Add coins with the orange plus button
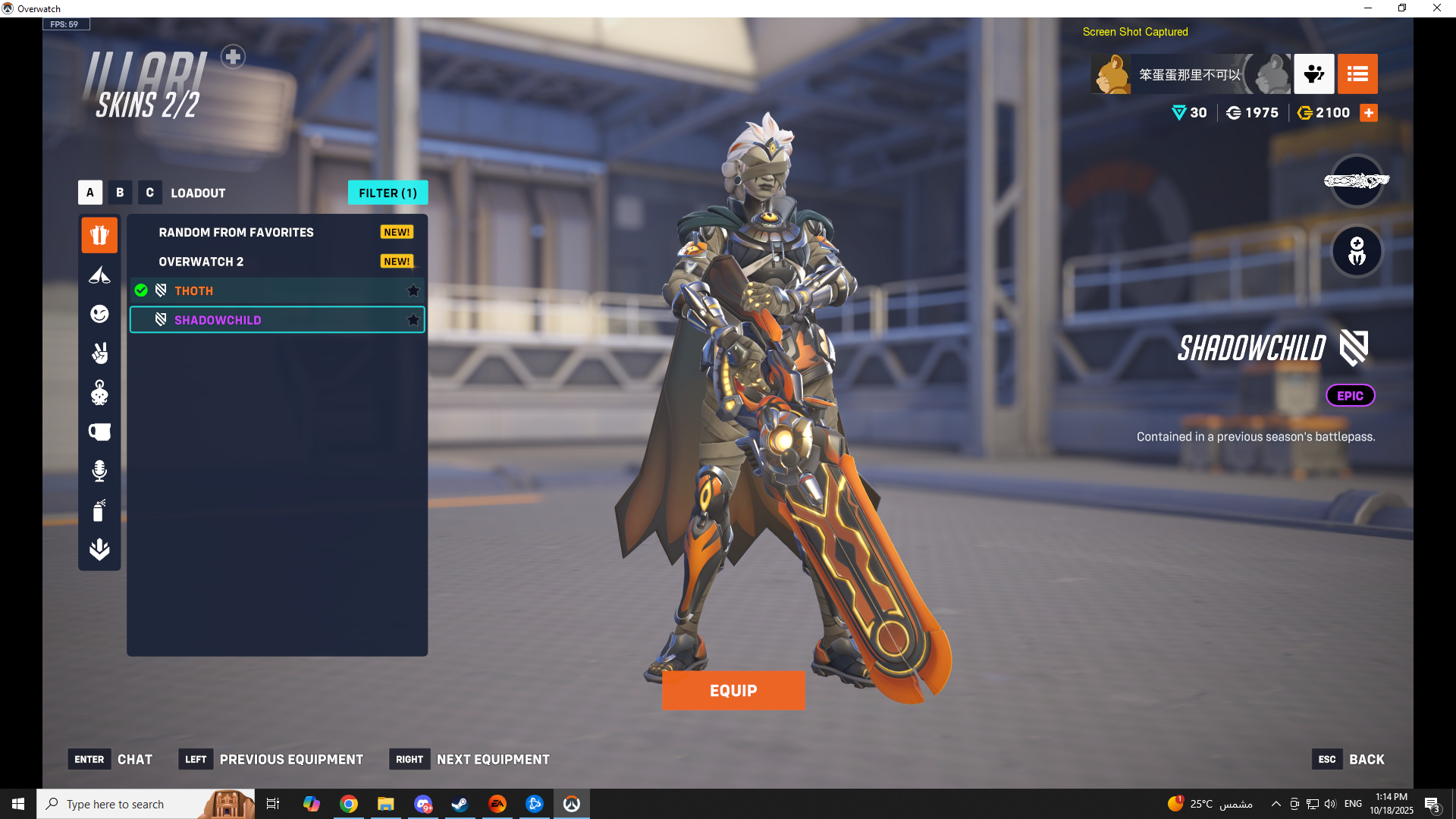The height and width of the screenshot is (819, 1456). tap(1369, 113)
